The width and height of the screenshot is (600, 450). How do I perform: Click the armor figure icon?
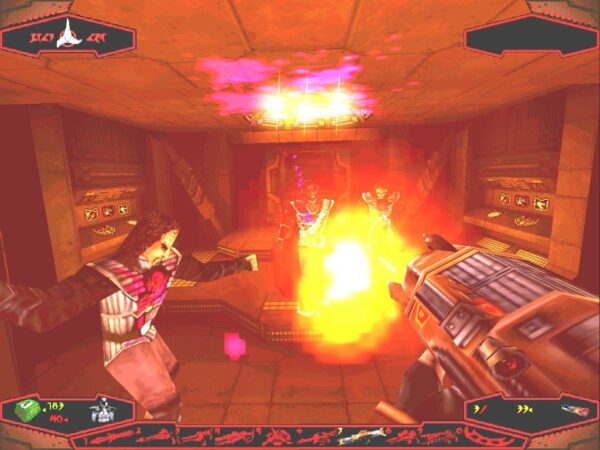pyautogui.click(x=102, y=411)
